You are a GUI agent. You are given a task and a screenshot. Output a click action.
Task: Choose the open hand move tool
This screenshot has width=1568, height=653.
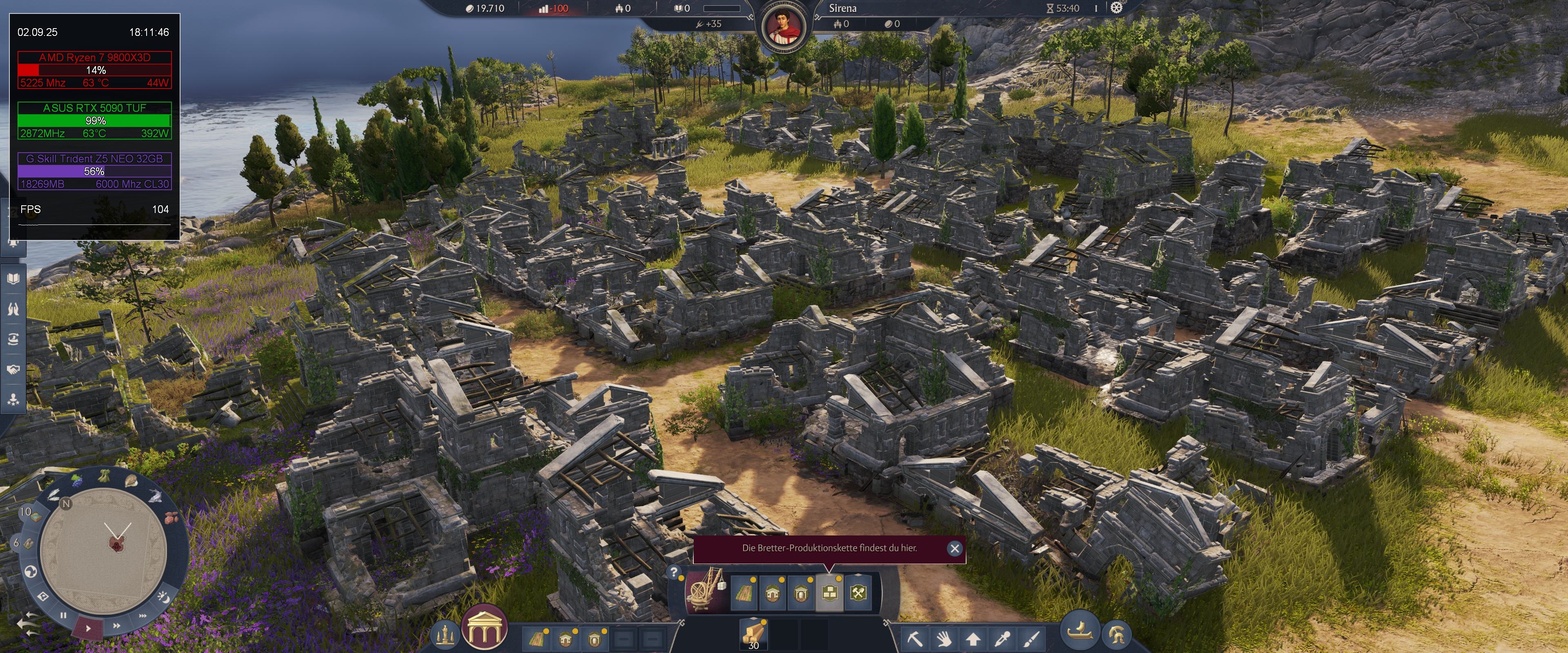pyautogui.click(x=944, y=639)
